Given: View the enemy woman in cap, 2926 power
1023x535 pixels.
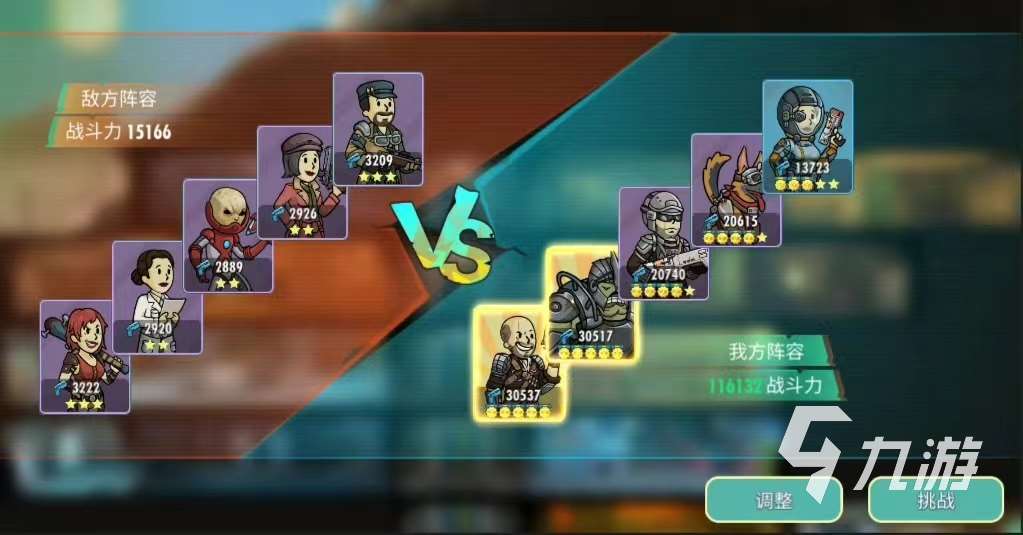Looking at the screenshot, I should [x=302, y=182].
